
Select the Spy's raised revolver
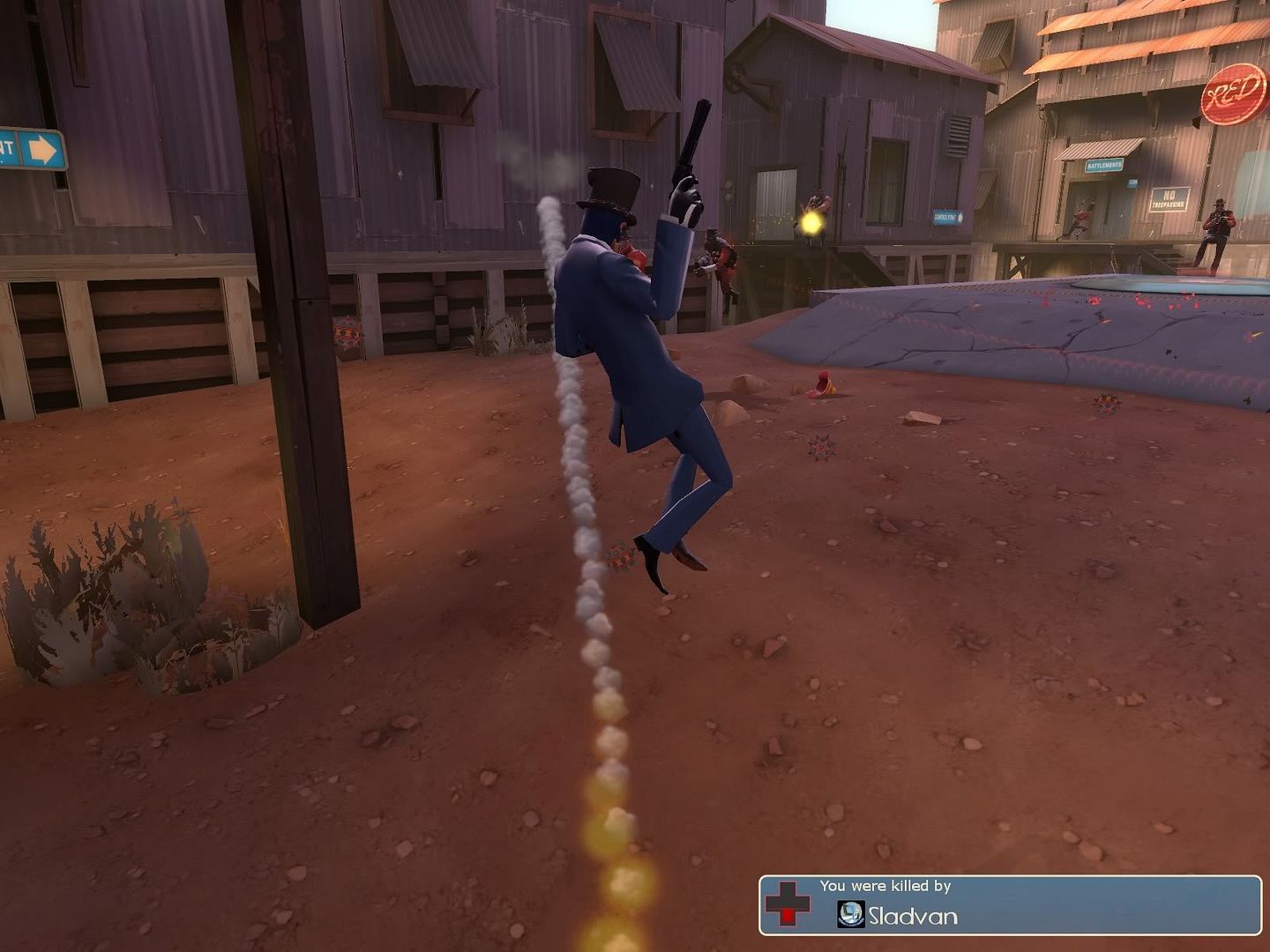pos(695,141)
